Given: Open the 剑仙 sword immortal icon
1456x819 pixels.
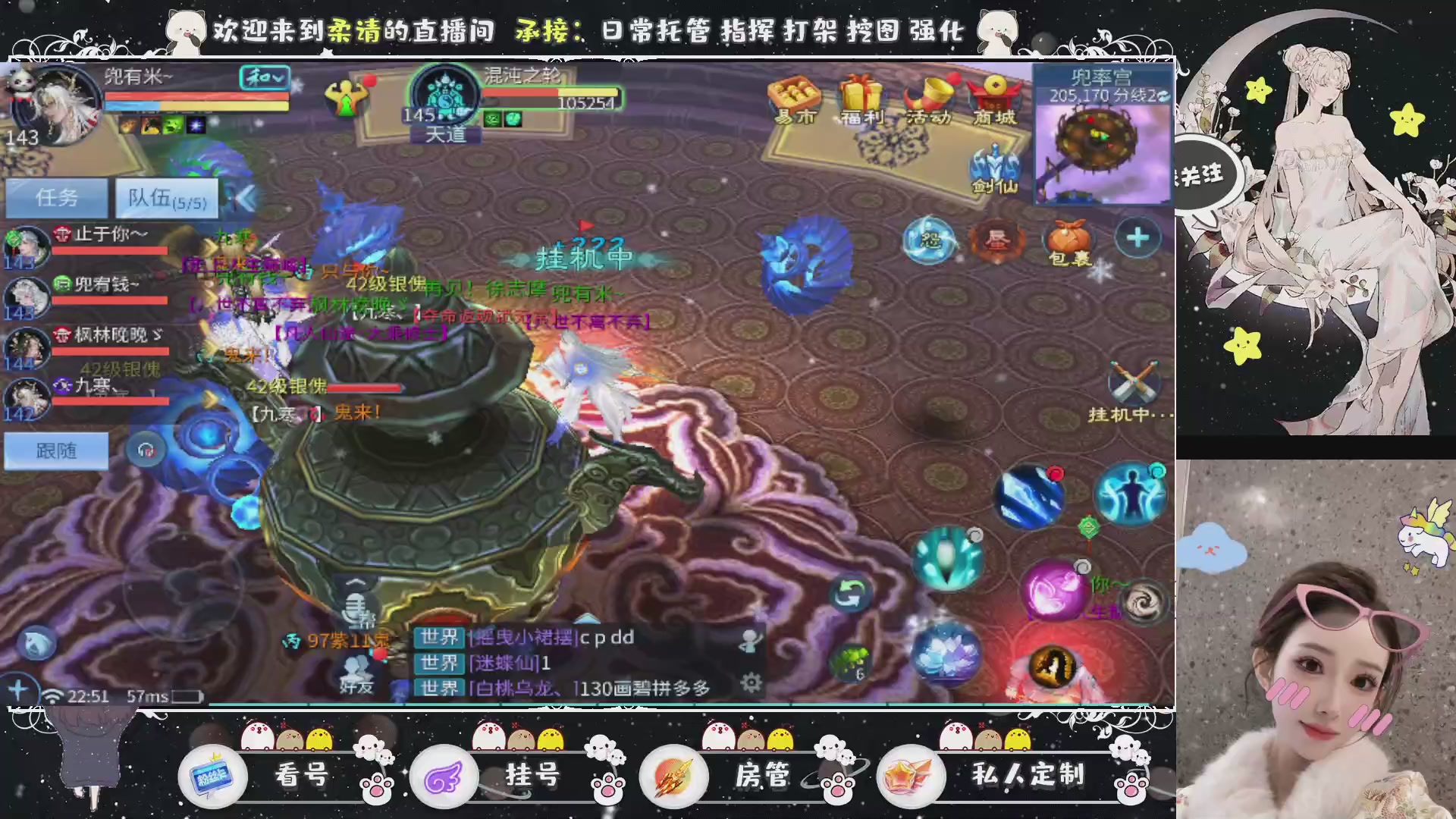Looking at the screenshot, I should click(x=994, y=165).
